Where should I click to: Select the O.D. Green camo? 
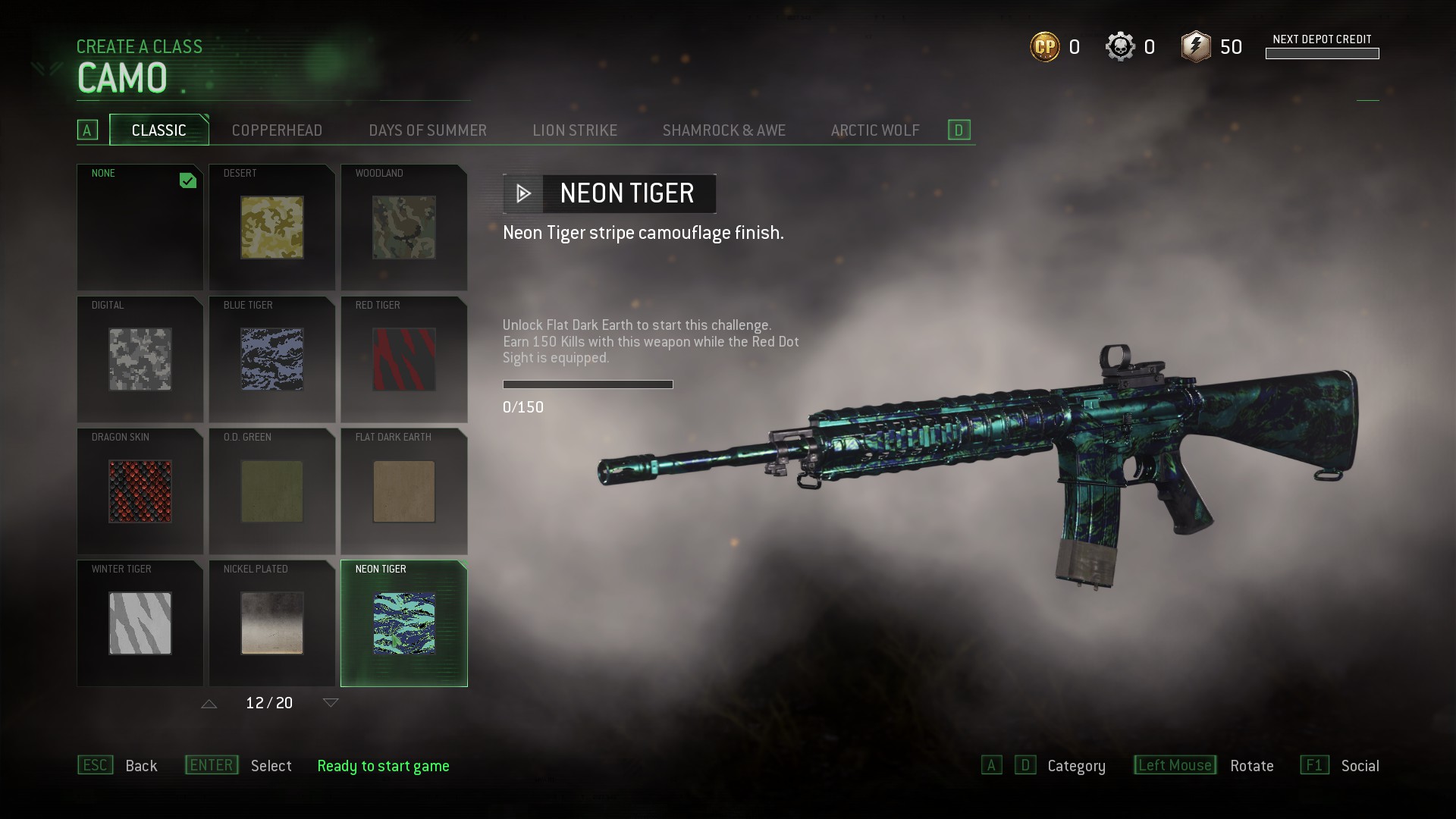point(271,491)
